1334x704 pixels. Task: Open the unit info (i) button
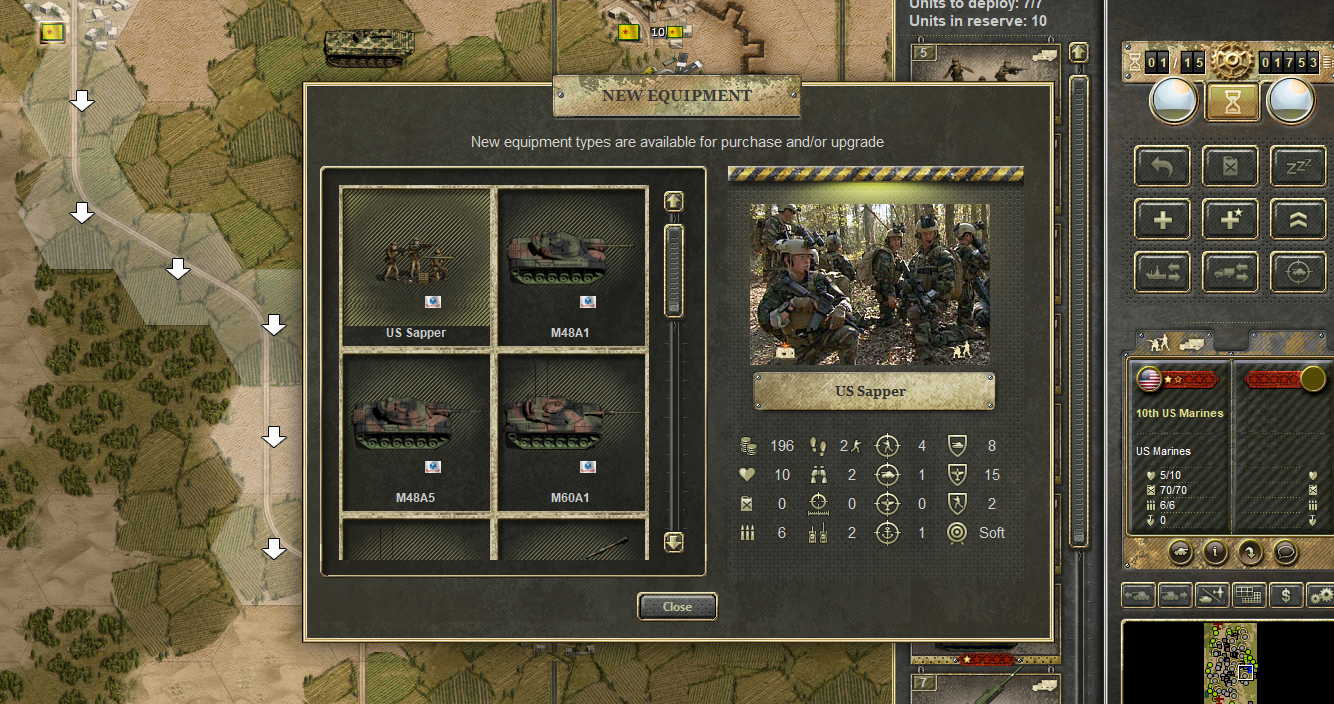1213,551
